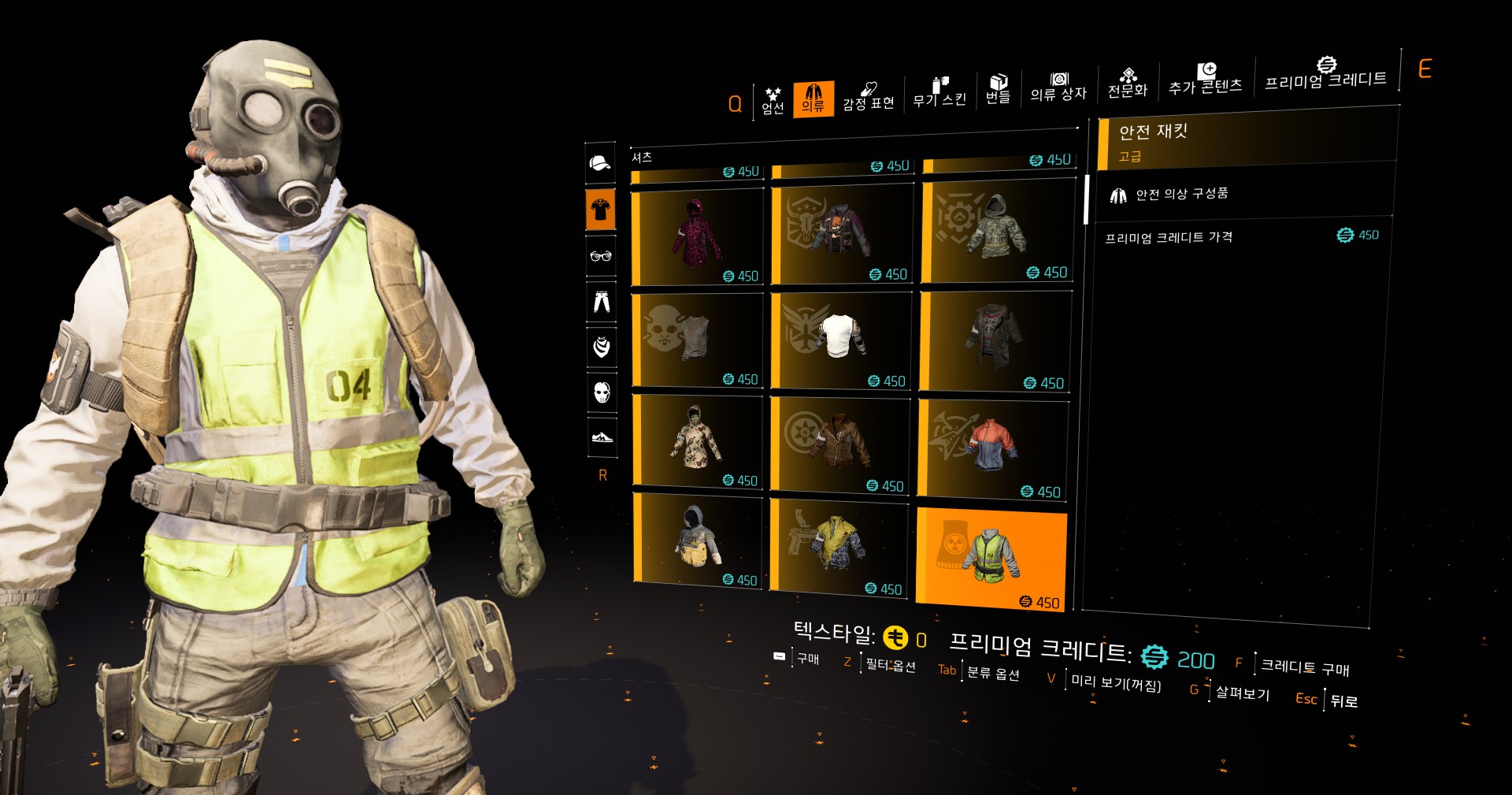Open the 번들 bundles tab
This screenshot has width=1512, height=795.
point(998,89)
